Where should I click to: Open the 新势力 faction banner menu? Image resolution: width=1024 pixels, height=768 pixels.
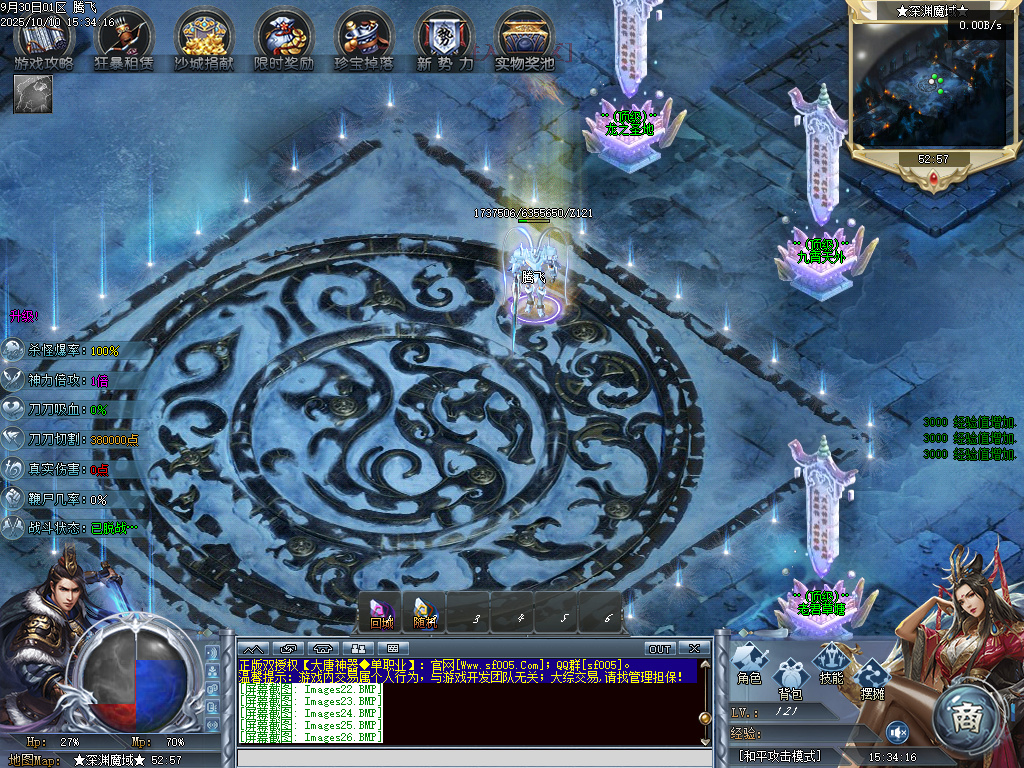[x=444, y=40]
